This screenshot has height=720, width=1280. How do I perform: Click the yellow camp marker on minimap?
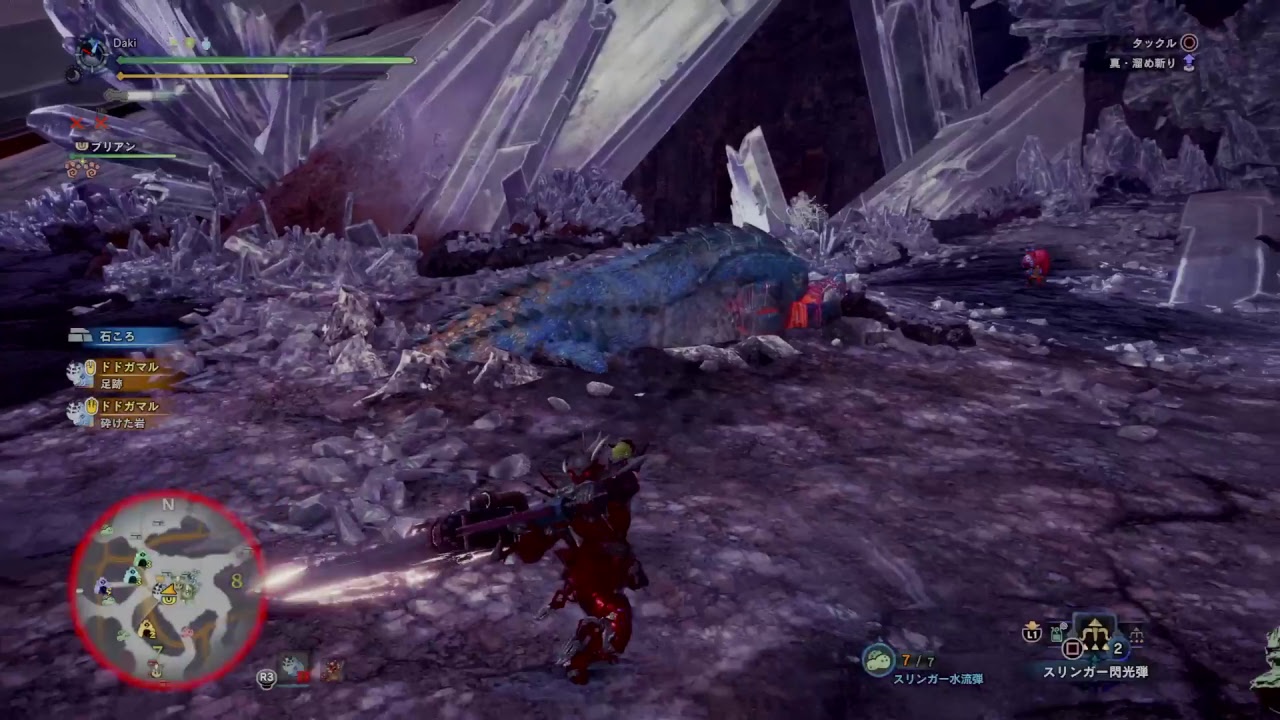tap(148, 630)
